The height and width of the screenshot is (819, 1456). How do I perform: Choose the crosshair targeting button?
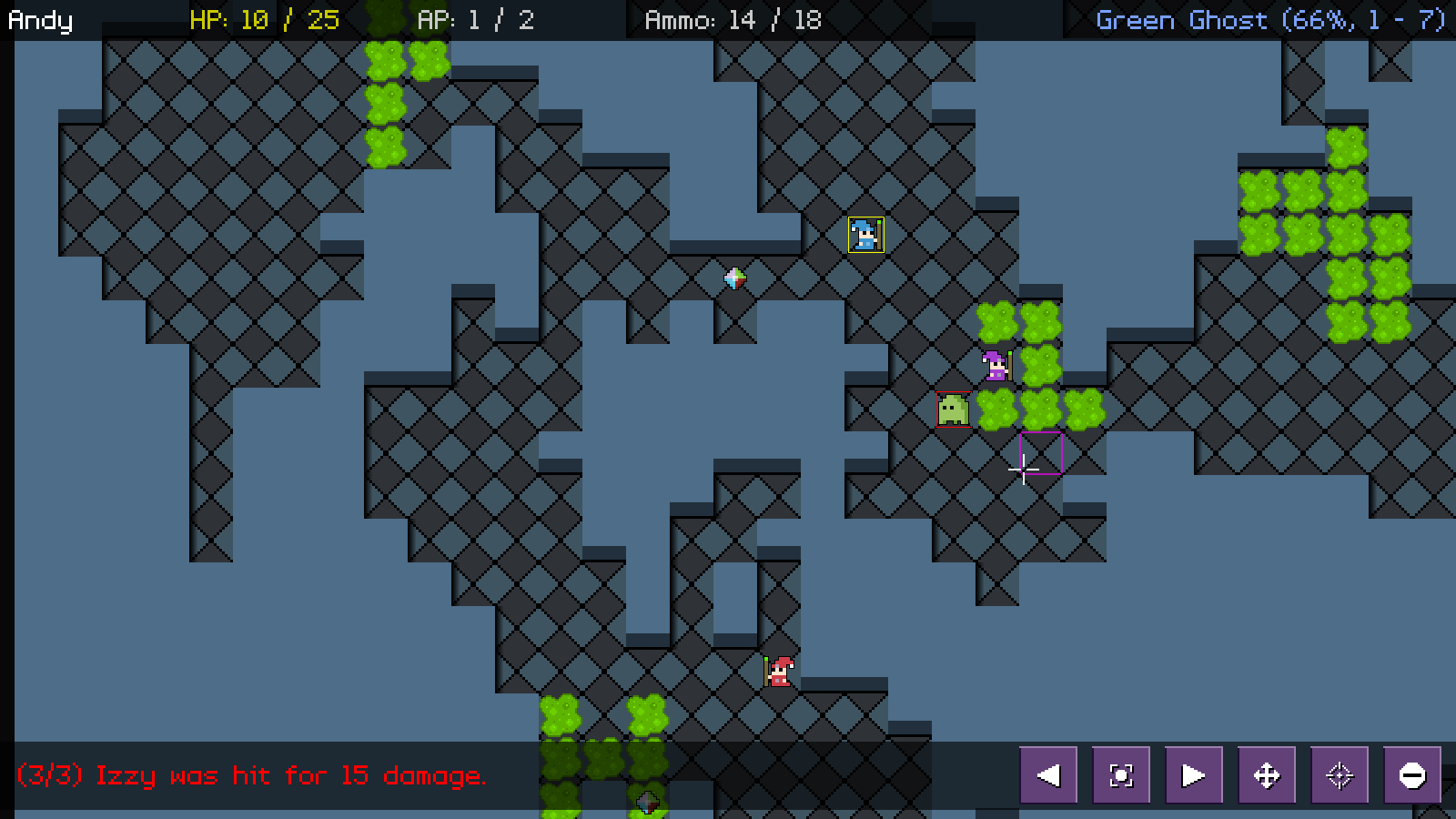coord(1340,775)
